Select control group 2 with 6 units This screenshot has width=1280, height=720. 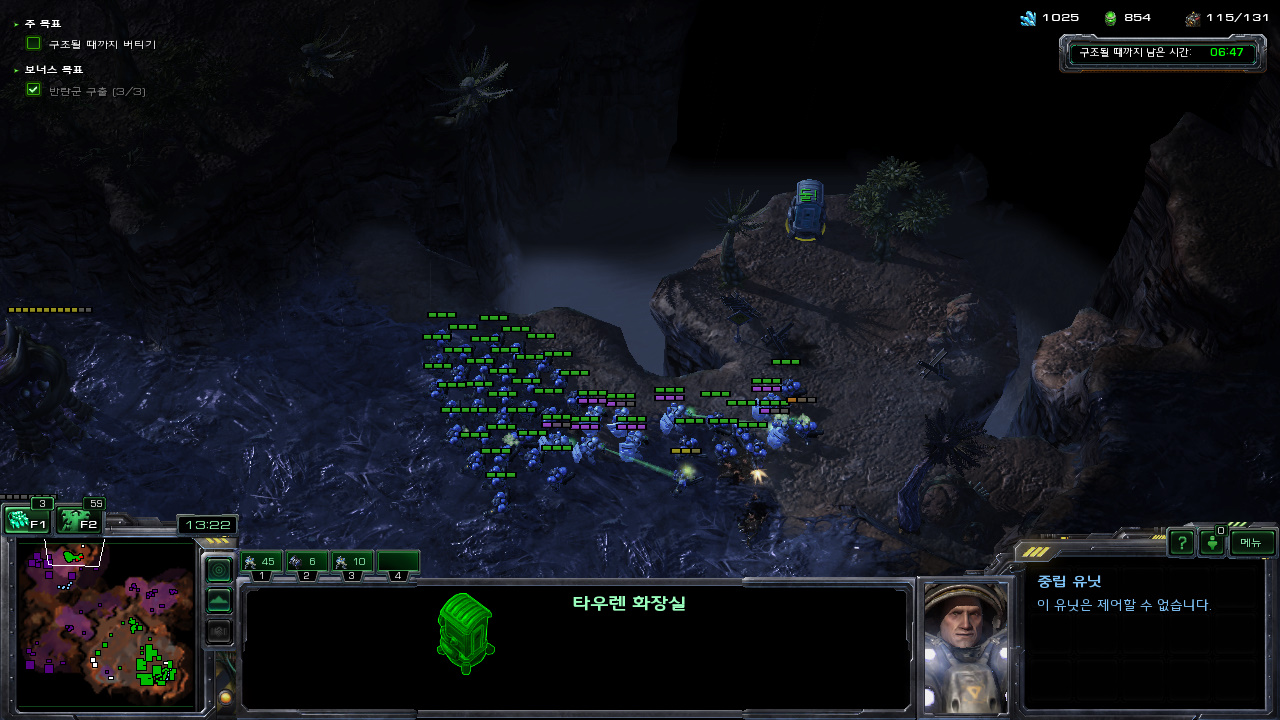306,562
